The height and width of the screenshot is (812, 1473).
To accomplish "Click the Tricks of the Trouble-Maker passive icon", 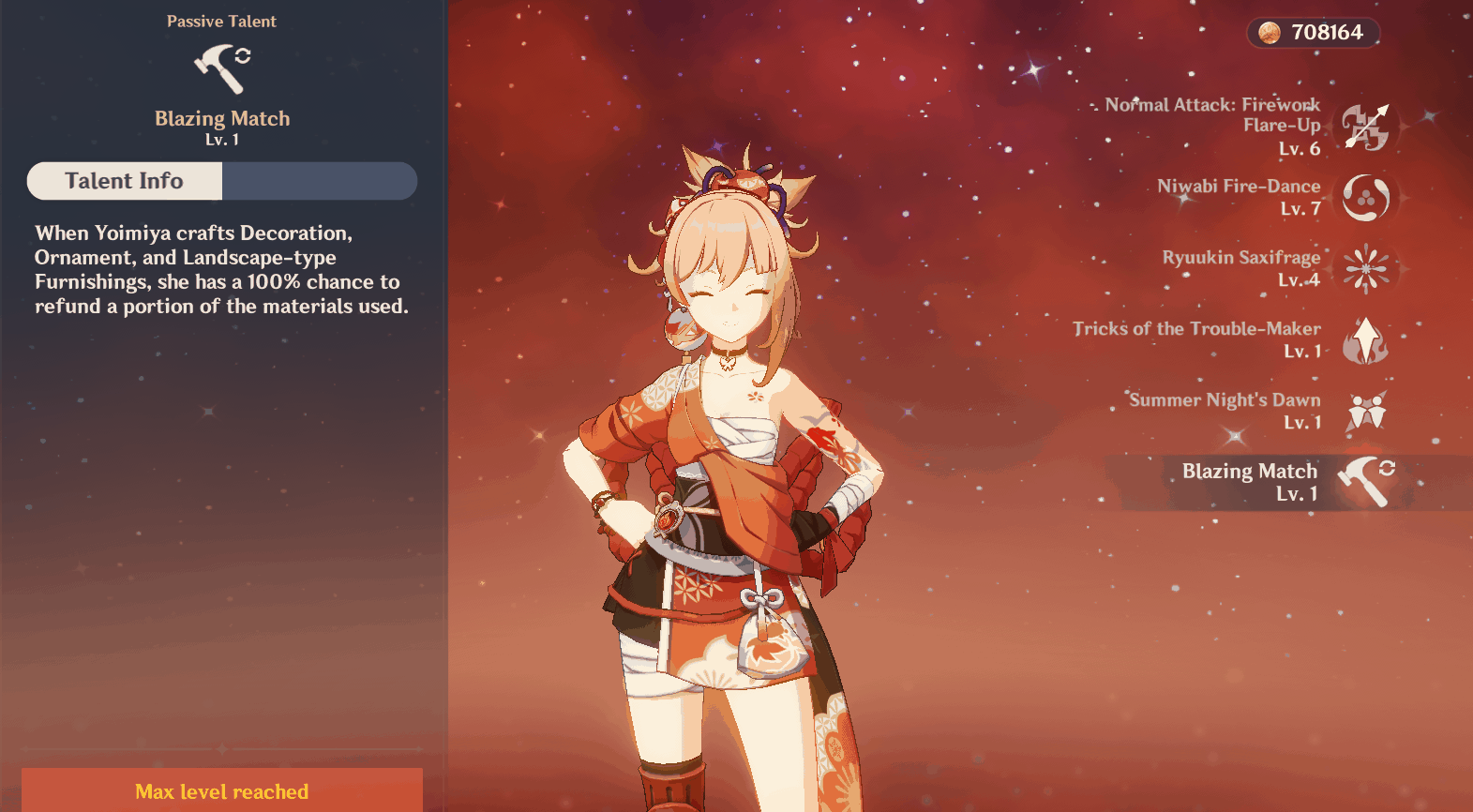I will [1364, 340].
